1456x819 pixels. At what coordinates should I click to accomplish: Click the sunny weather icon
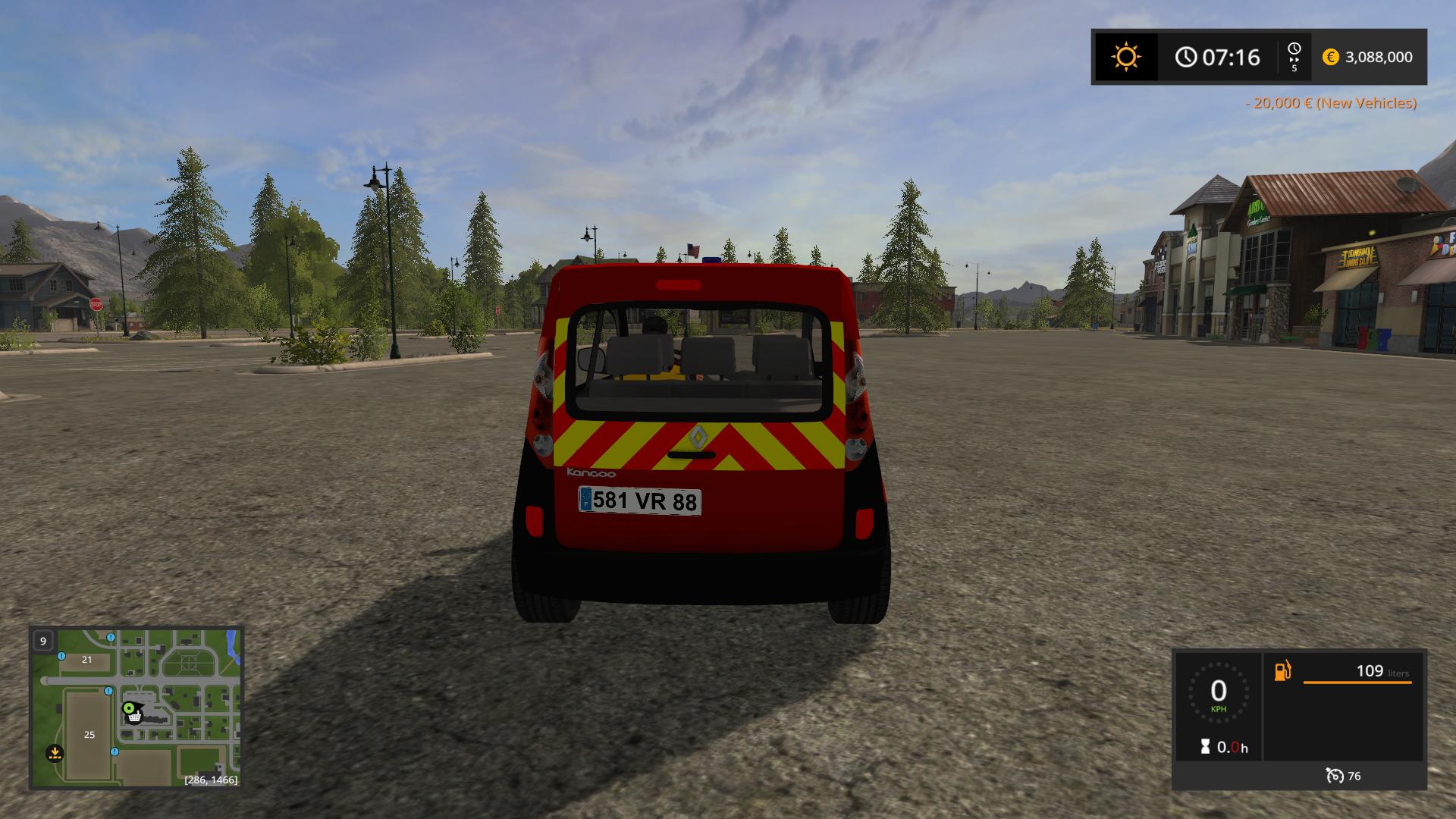(1125, 57)
